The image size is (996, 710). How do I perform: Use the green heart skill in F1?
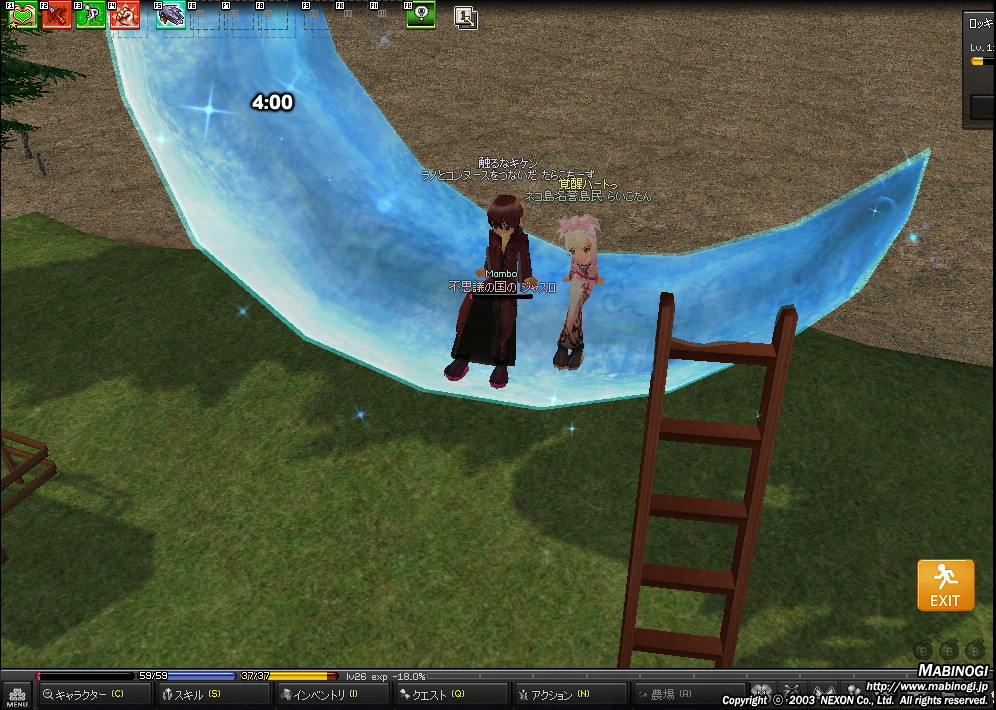click(24, 16)
